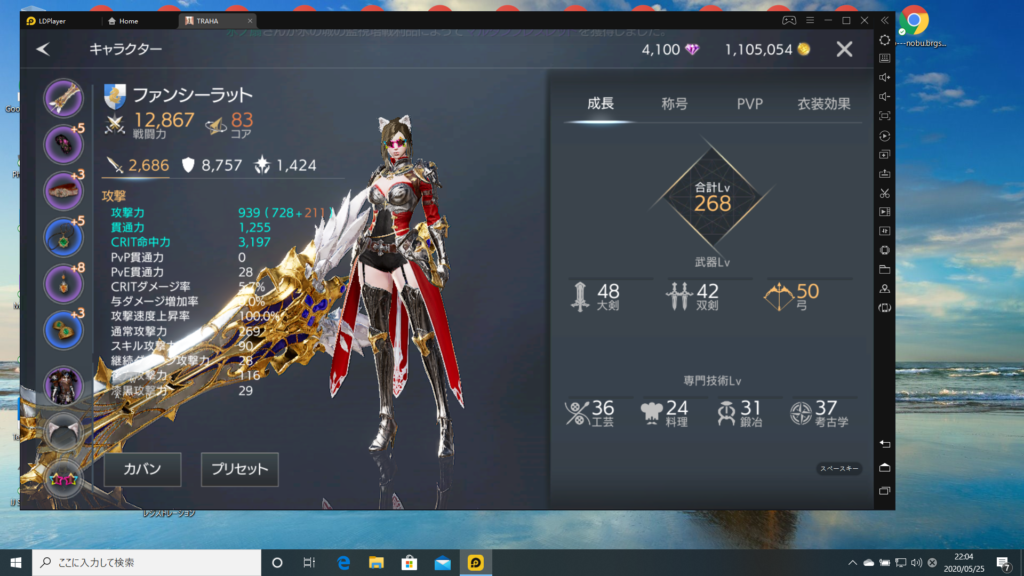Switch to the 称号 tab
Screen dimensions: 1024x576
coord(674,103)
